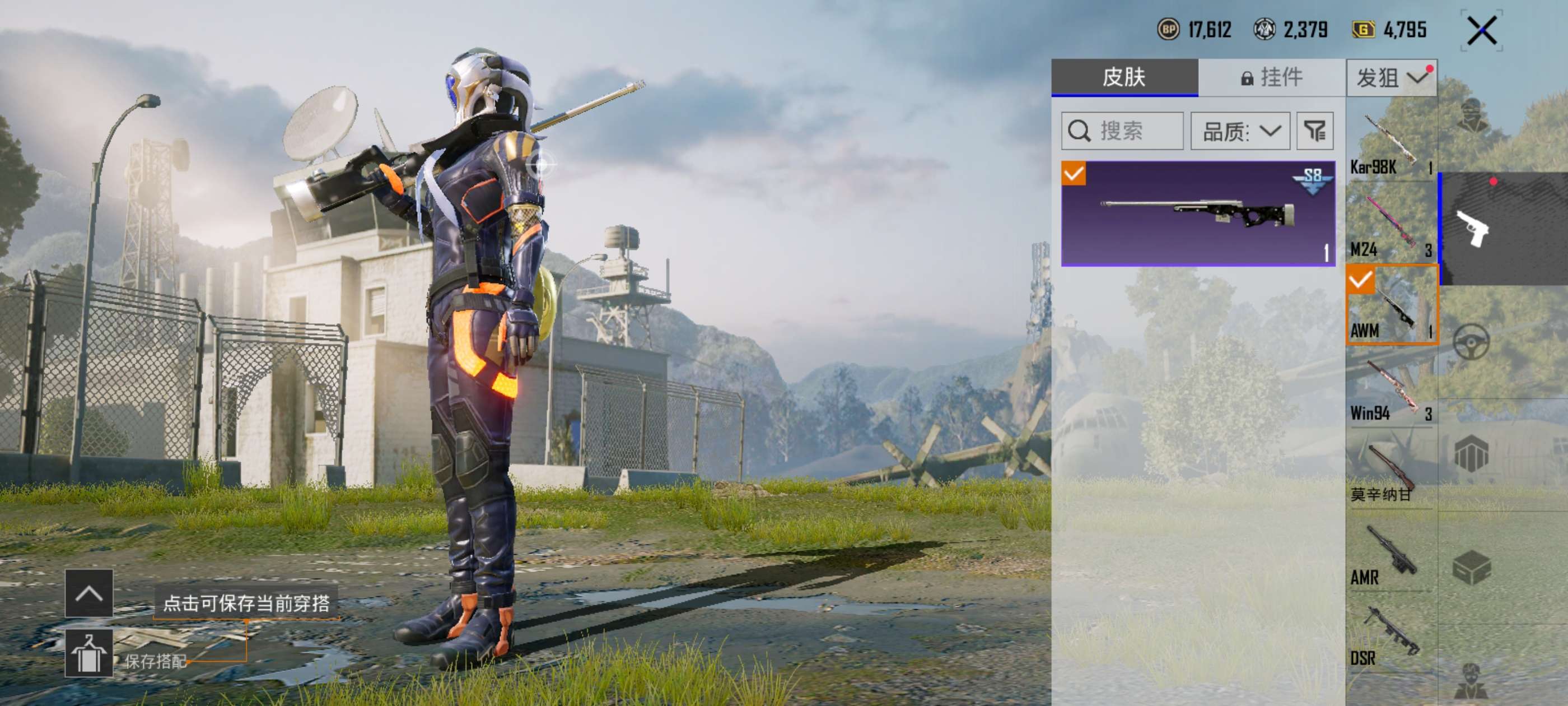Open the funnel filter options
Screen dimensions: 1568x706
[x=1315, y=131]
